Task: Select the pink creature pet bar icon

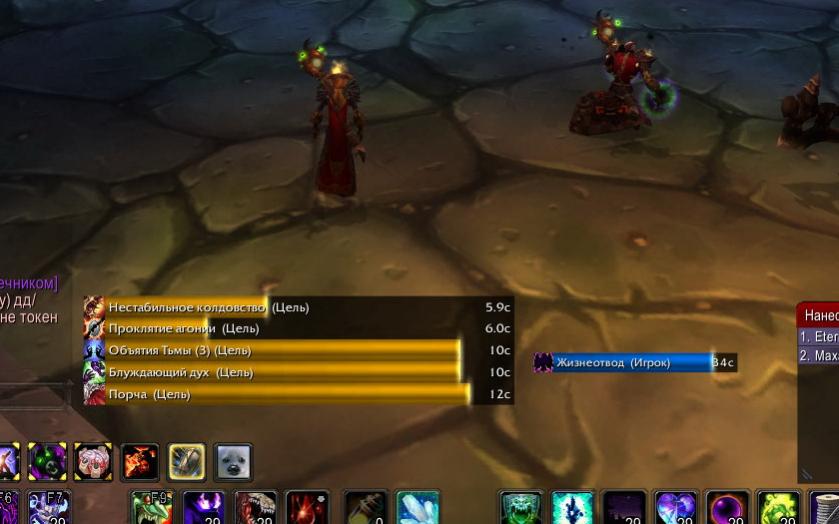Action: (x=93, y=462)
